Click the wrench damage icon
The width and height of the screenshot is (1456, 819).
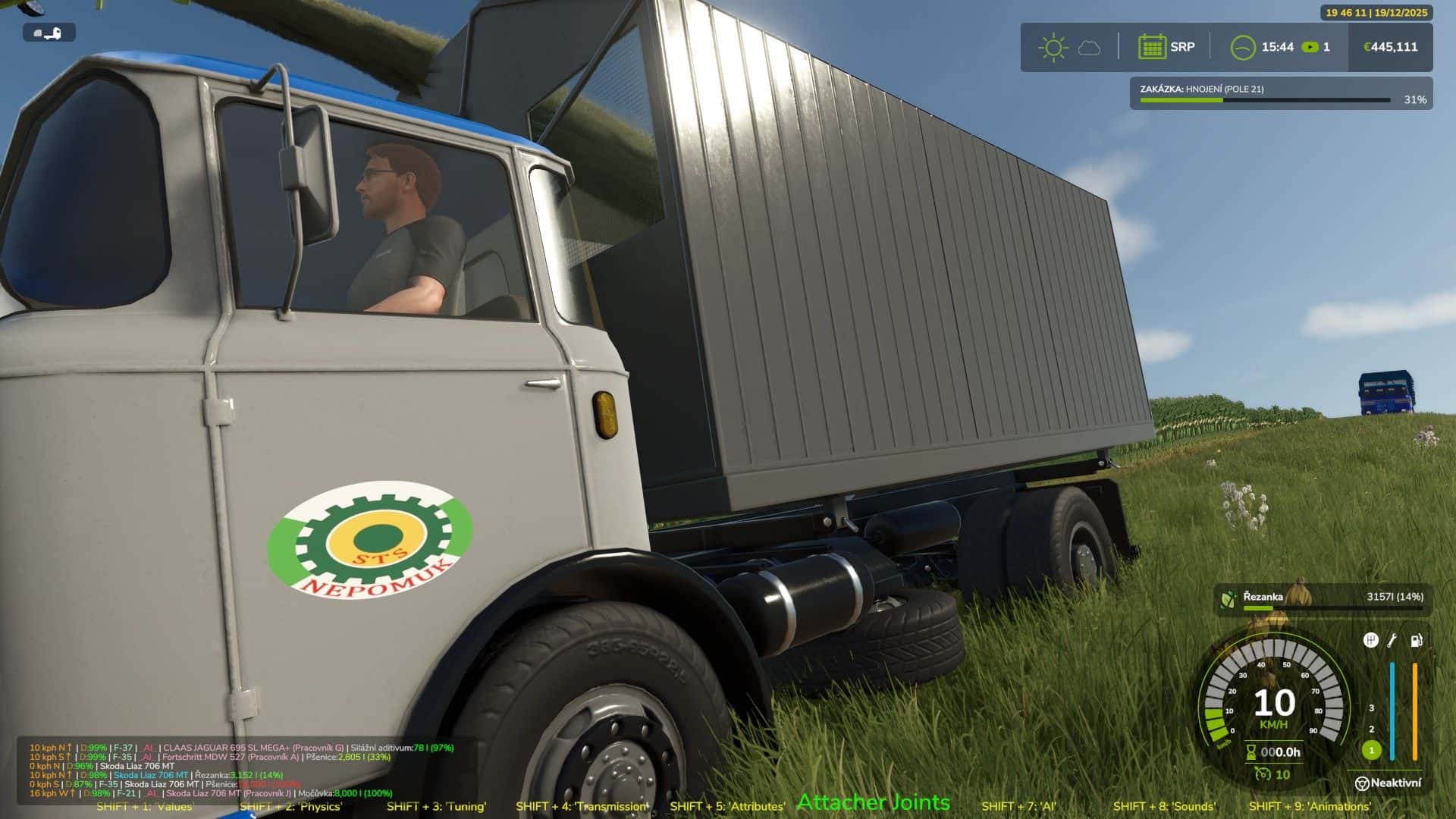(1392, 641)
